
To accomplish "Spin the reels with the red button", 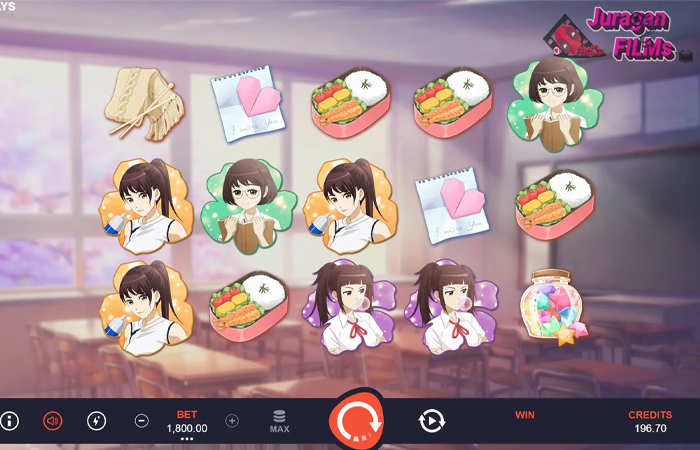I will tap(355, 421).
